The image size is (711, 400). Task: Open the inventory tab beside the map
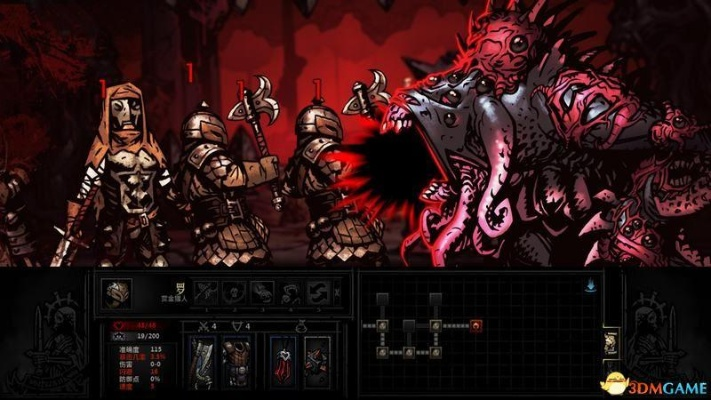click(x=607, y=345)
